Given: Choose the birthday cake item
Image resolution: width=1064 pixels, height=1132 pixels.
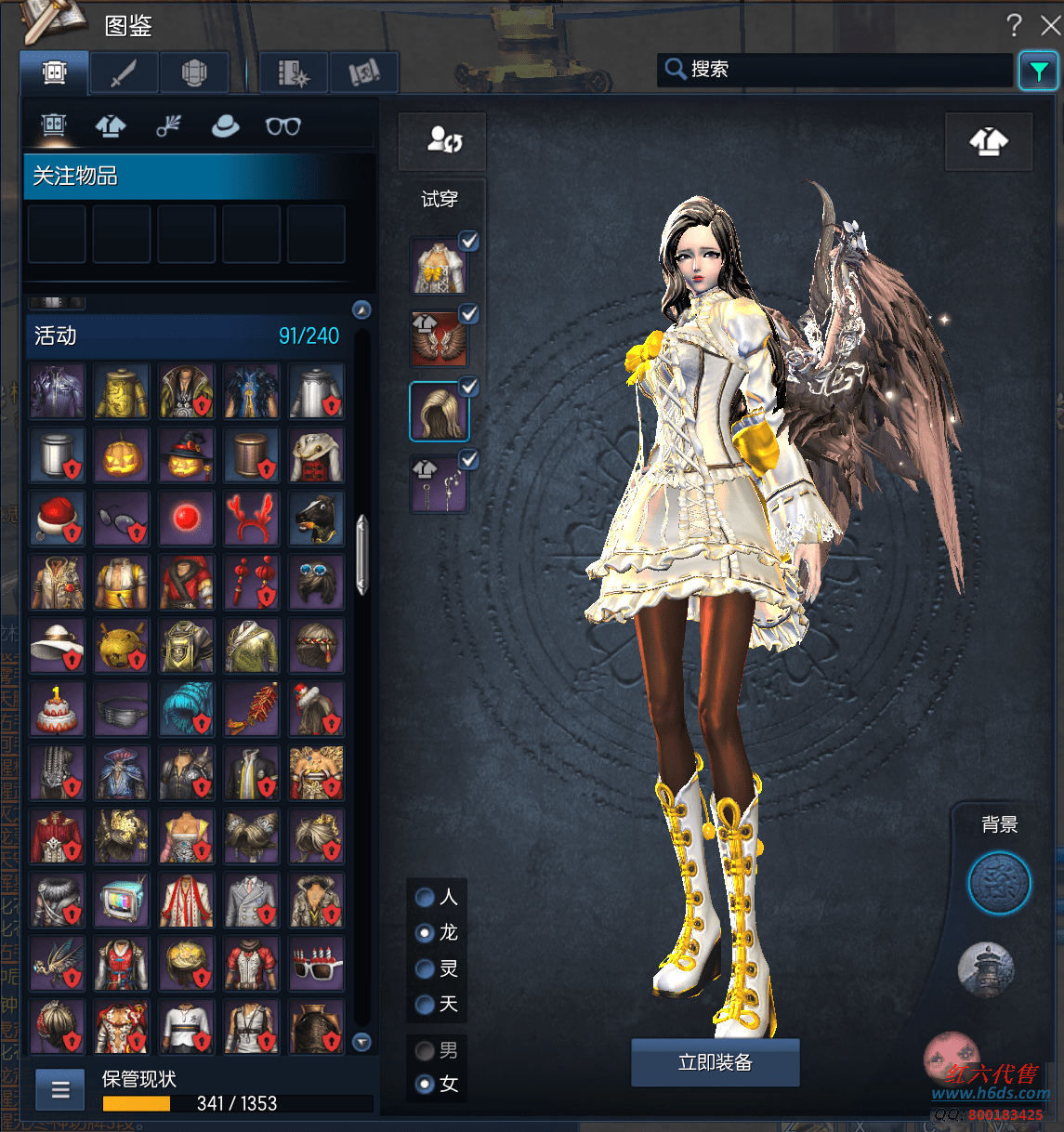Looking at the screenshot, I should click(x=57, y=708).
